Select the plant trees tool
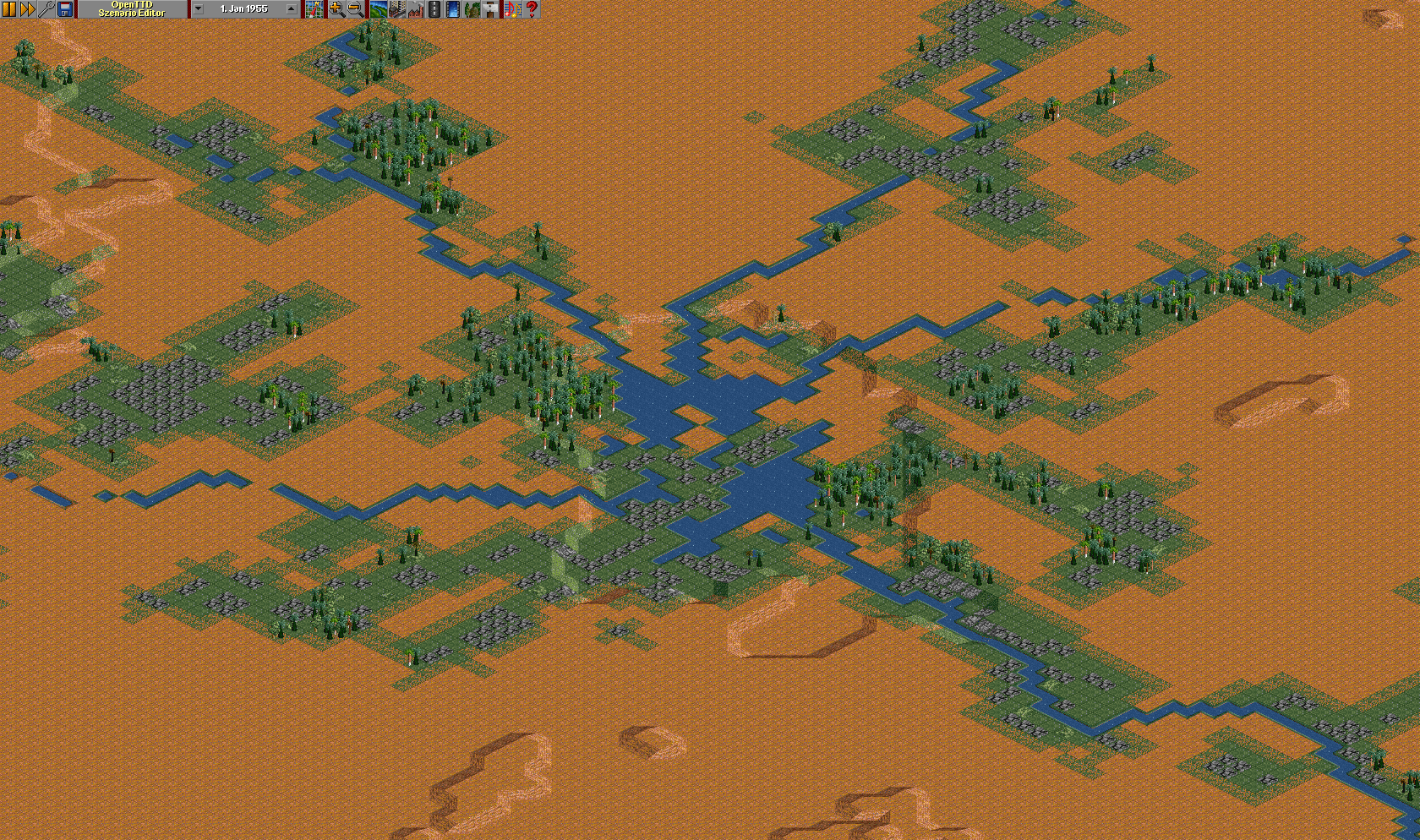The width and height of the screenshot is (1420, 840). coord(471,9)
